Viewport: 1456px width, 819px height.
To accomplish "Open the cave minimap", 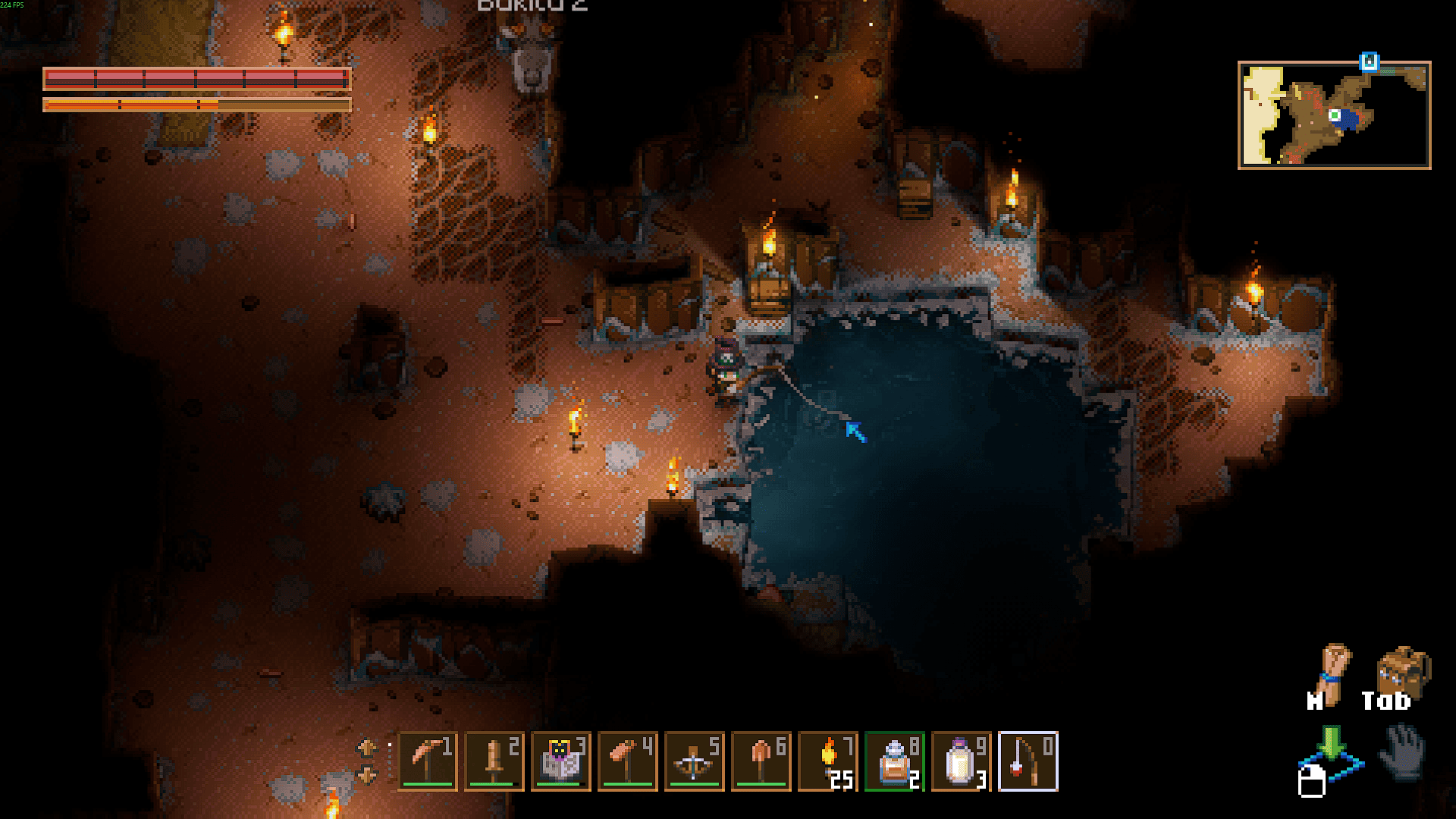I will tap(1334, 115).
